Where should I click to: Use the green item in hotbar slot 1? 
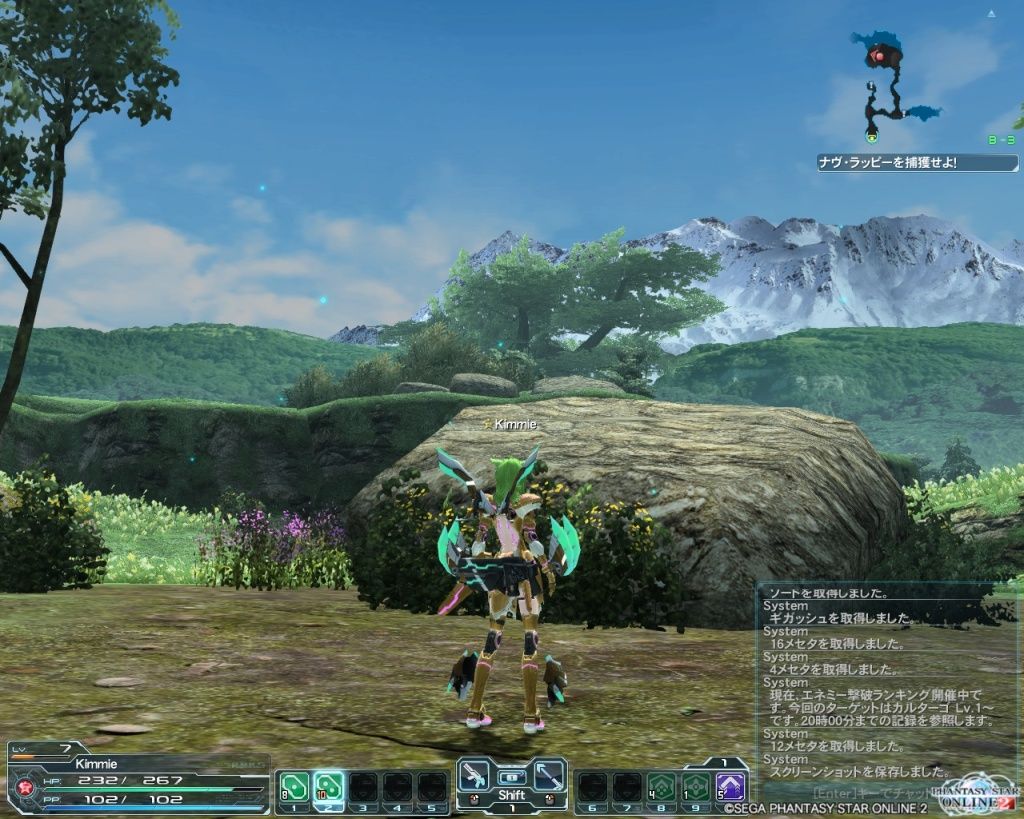[294, 786]
